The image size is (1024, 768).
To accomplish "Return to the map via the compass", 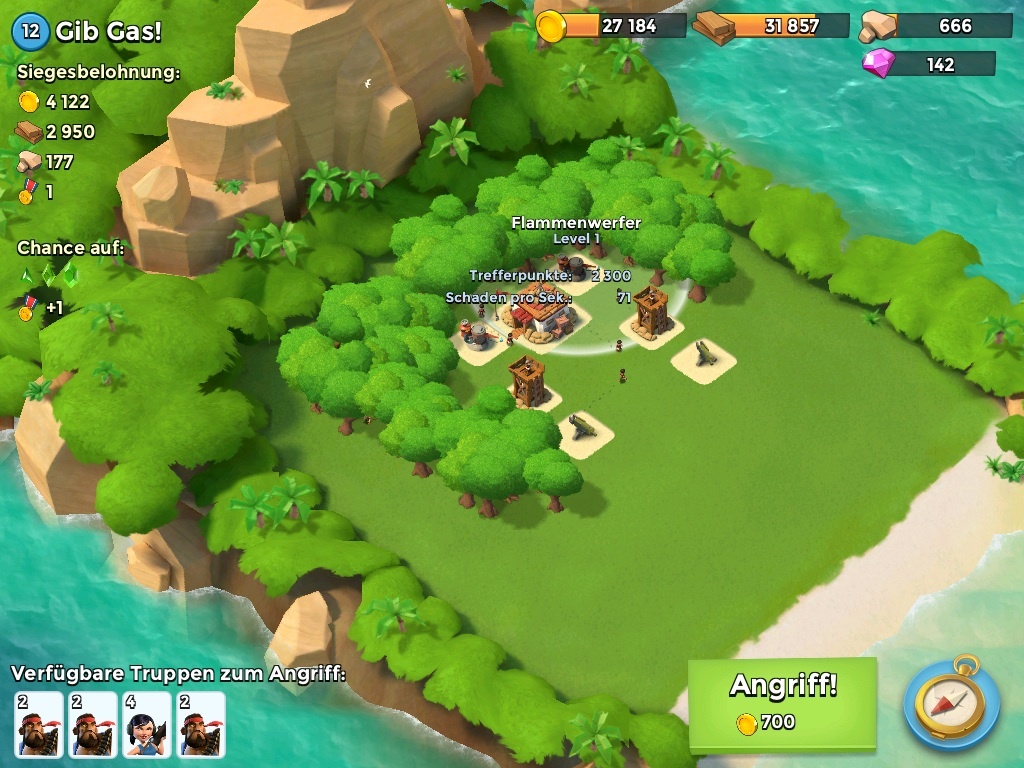I will pos(951,703).
